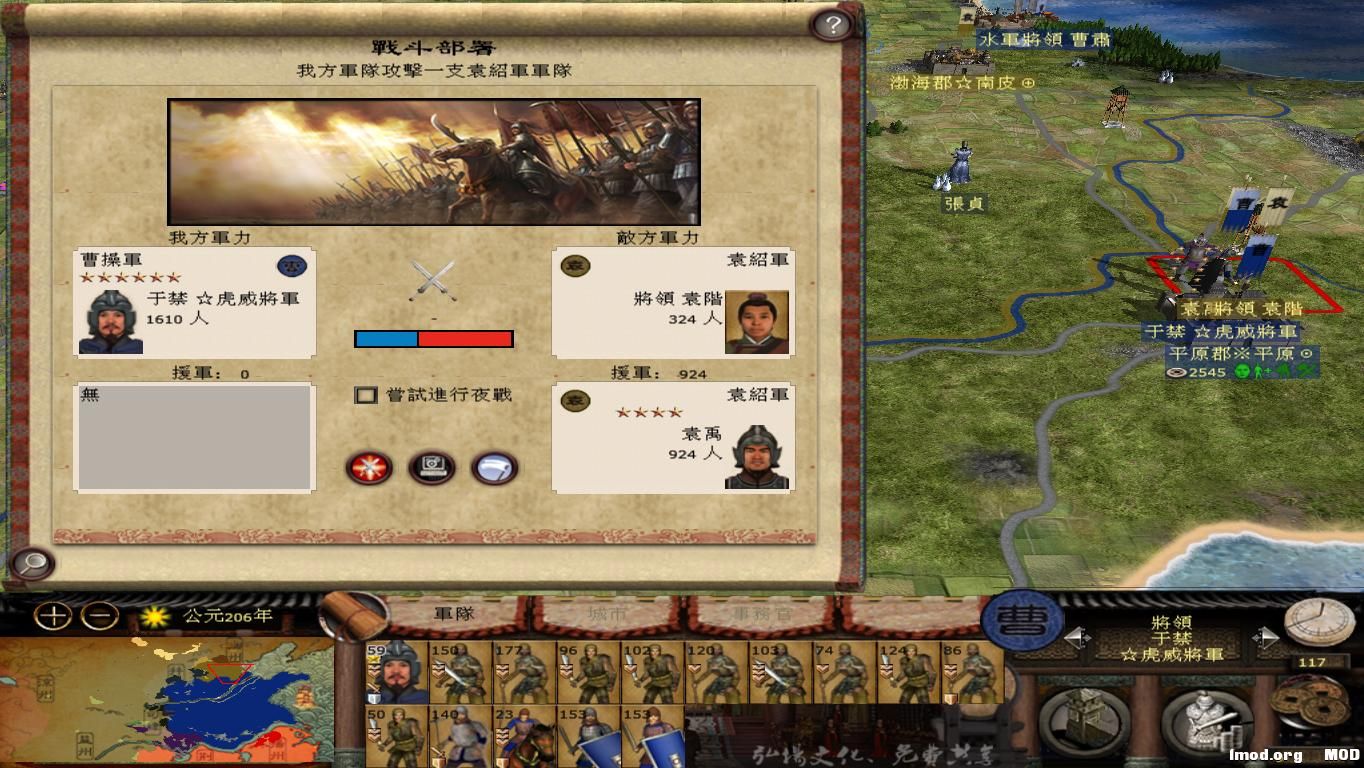Click the blue-red battle odds bar
The image size is (1364, 768).
click(x=432, y=338)
